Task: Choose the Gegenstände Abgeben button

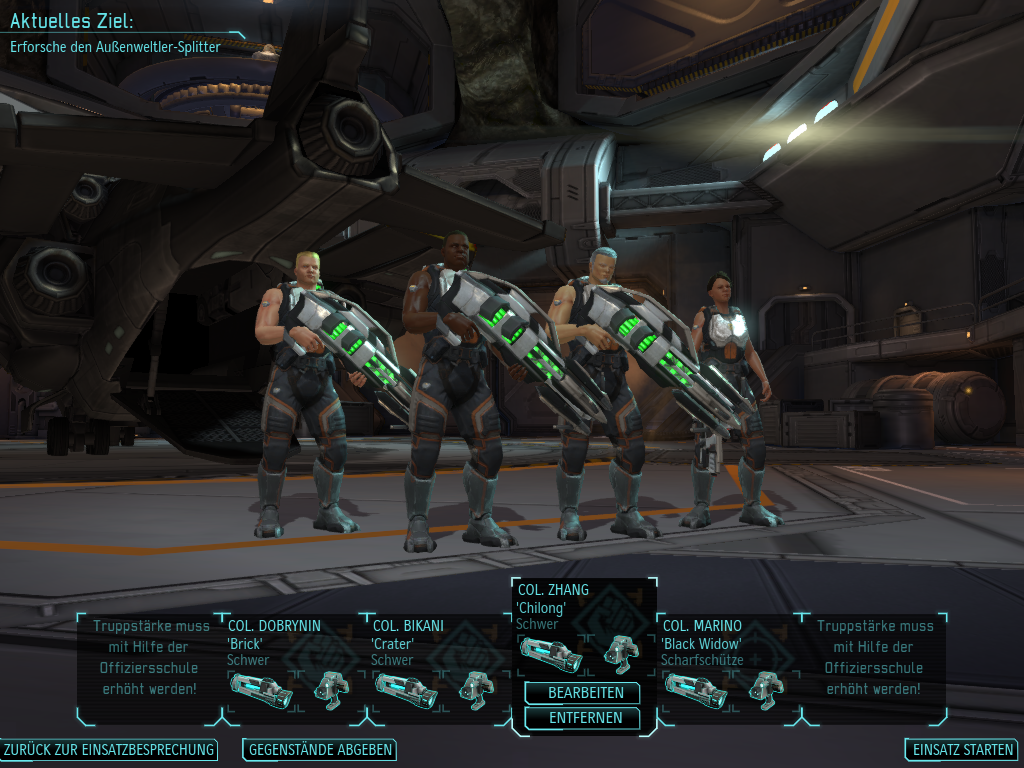Action: [x=319, y=750]
